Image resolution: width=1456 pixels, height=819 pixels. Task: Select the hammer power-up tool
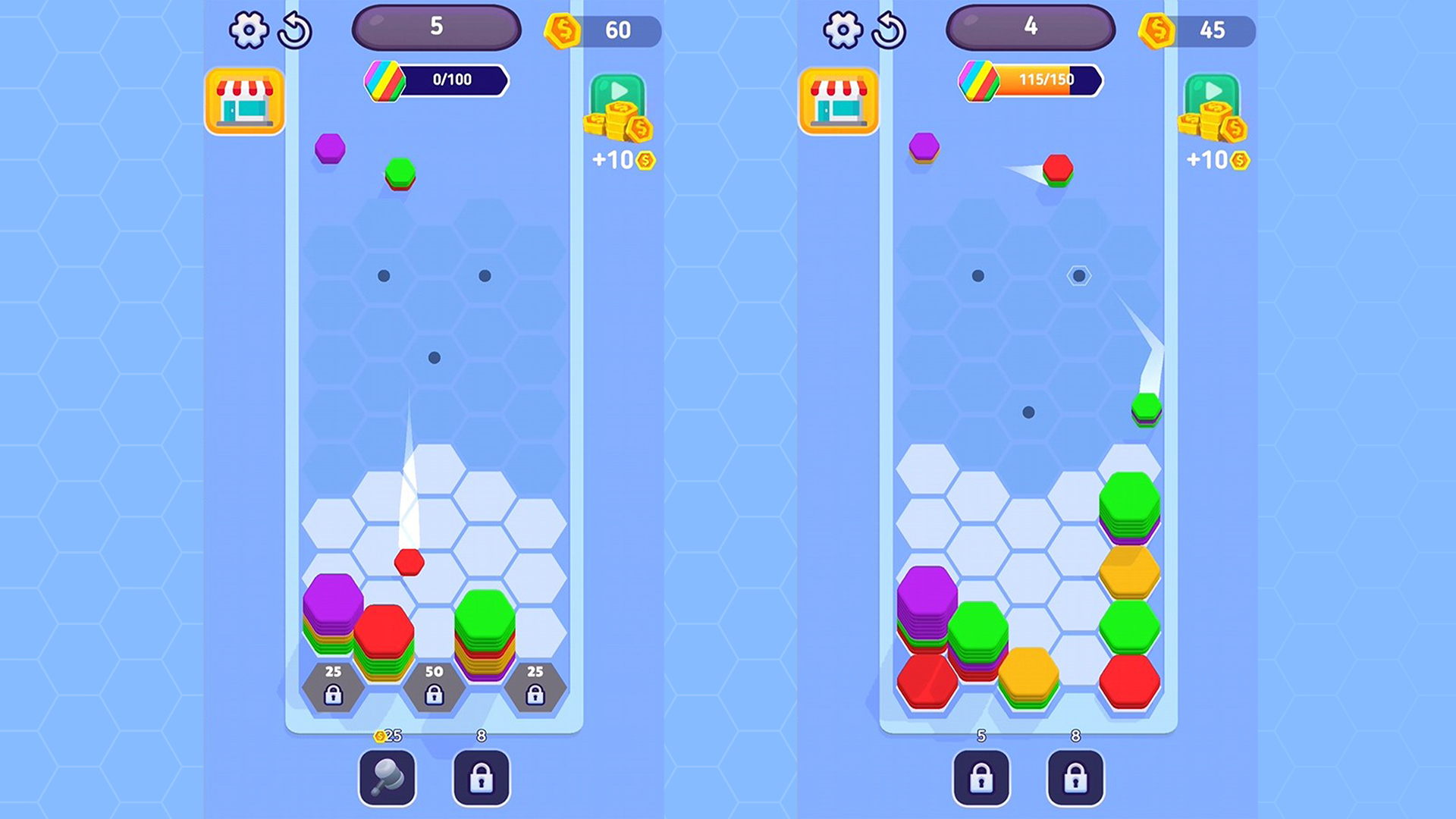coord(387,777)
